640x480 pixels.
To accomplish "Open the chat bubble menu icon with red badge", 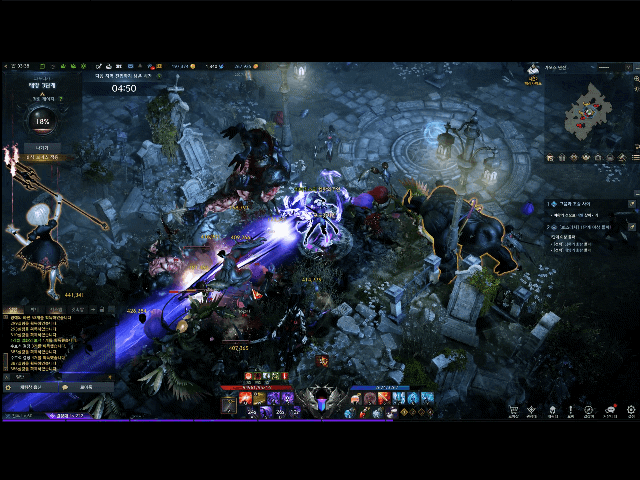I will point(610,410).
